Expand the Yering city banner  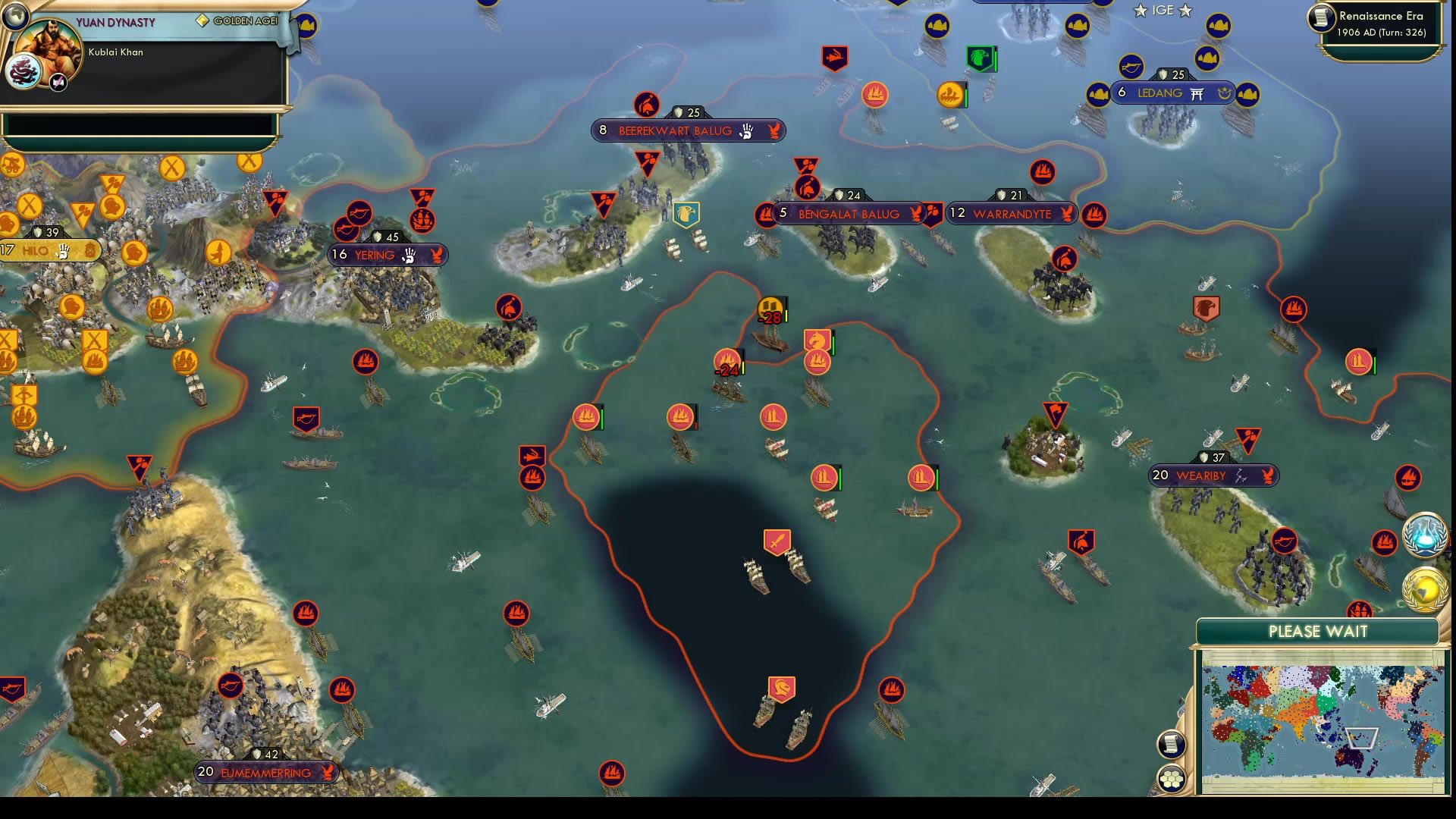(x=387, y=256)
